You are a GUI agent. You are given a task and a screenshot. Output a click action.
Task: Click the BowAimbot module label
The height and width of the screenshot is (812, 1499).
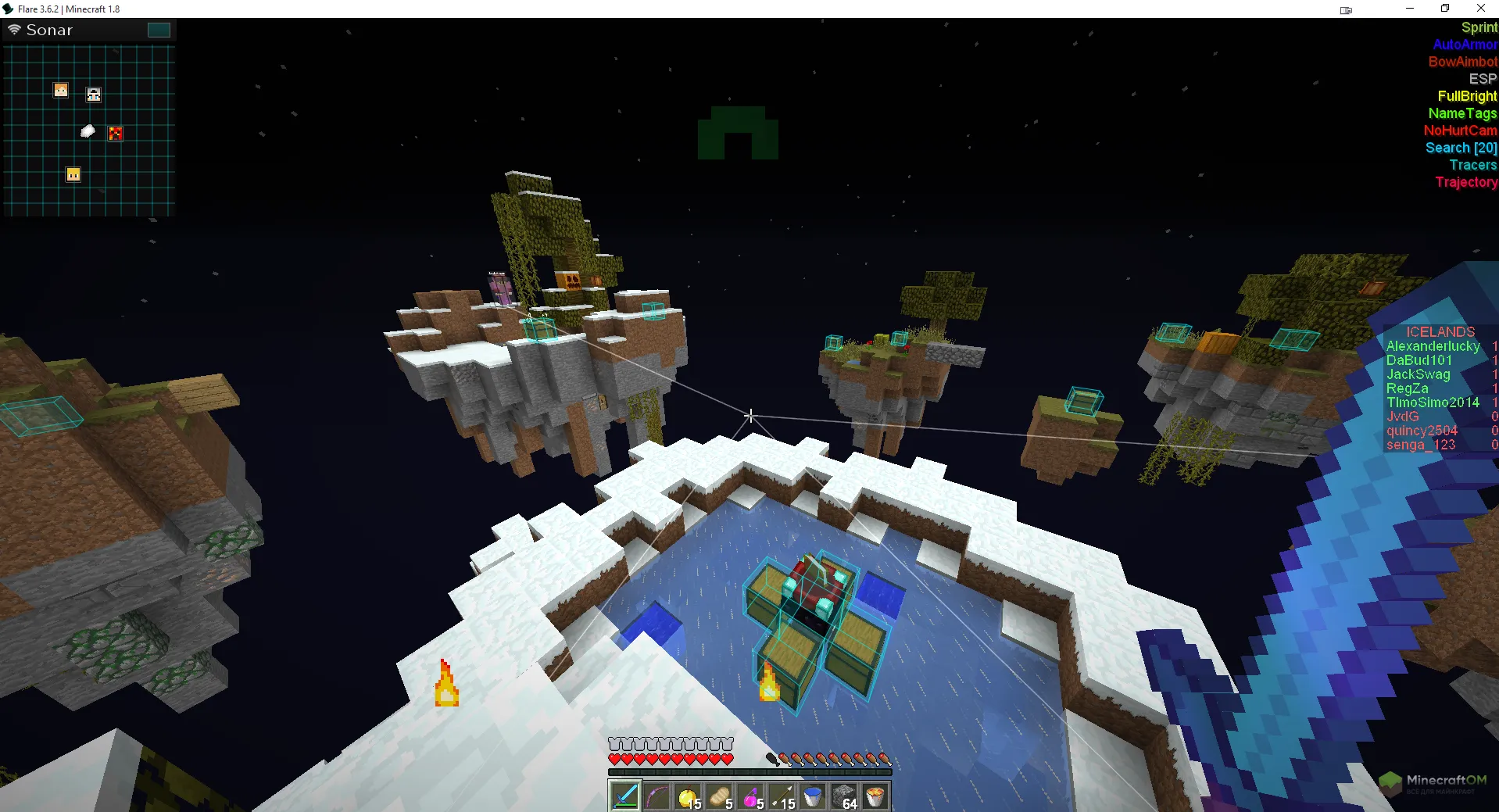1462,62
